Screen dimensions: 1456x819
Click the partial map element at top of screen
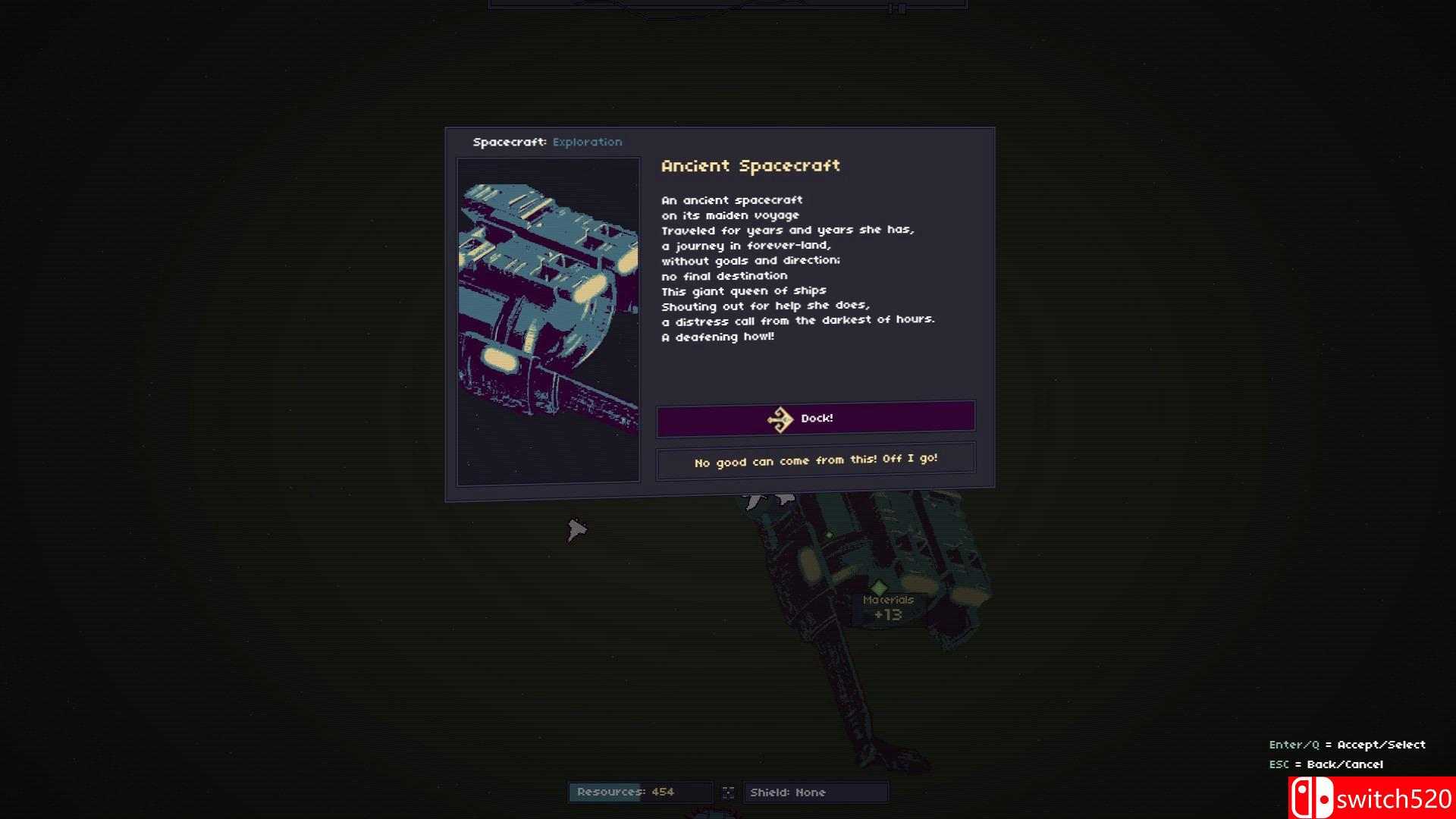tap(728, 6)
